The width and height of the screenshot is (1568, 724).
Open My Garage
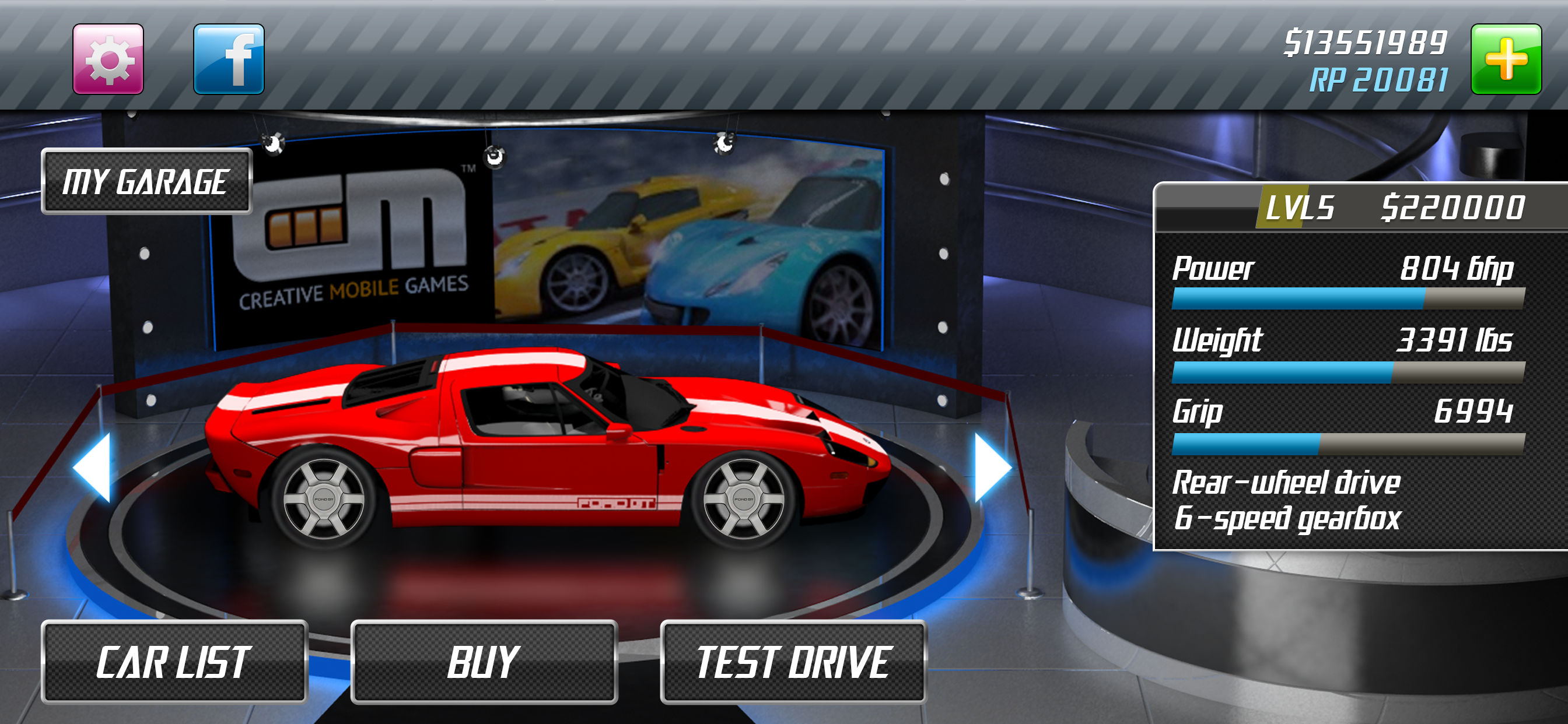tap(146, 181)
